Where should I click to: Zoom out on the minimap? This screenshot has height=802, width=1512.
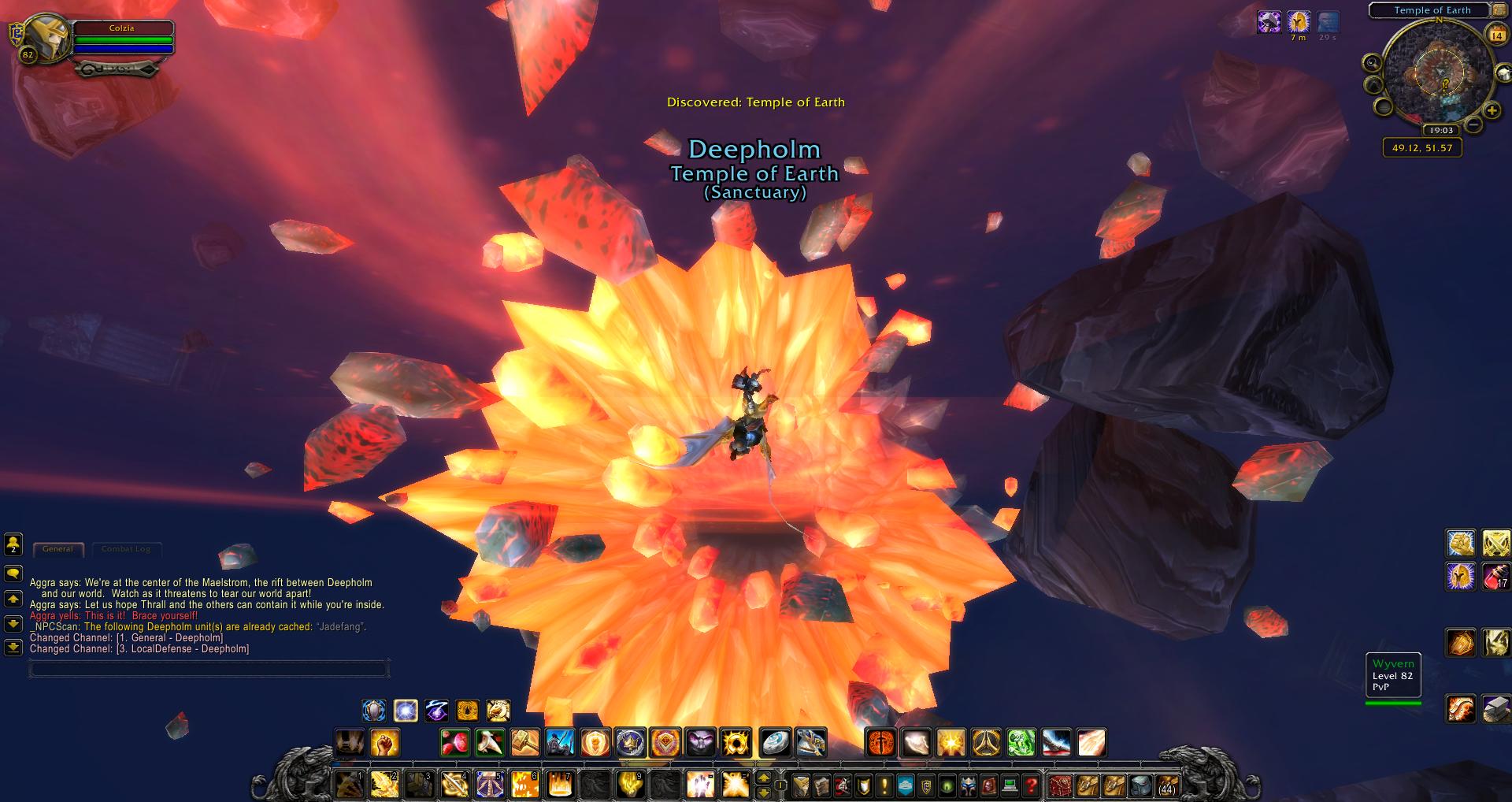pos(1473,124)
